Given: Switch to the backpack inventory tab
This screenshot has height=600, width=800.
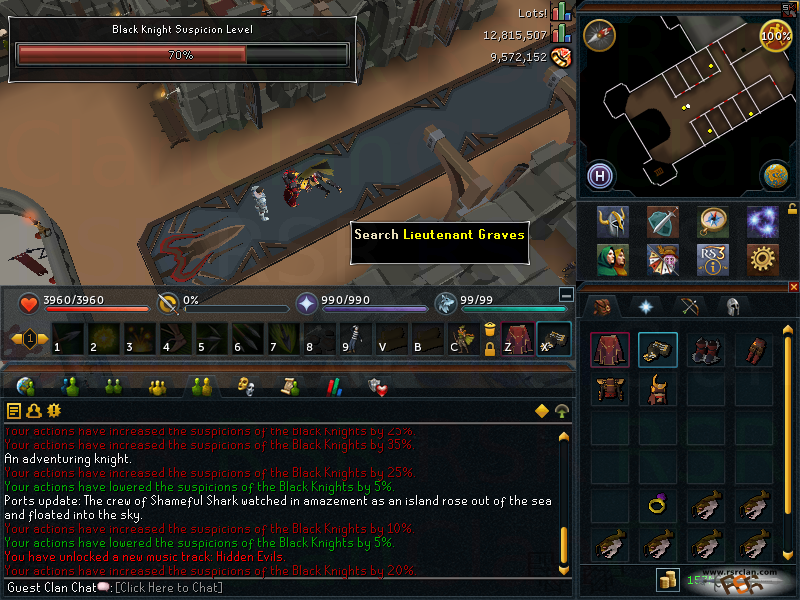Looking at the screenshot, I should [601, 306].
